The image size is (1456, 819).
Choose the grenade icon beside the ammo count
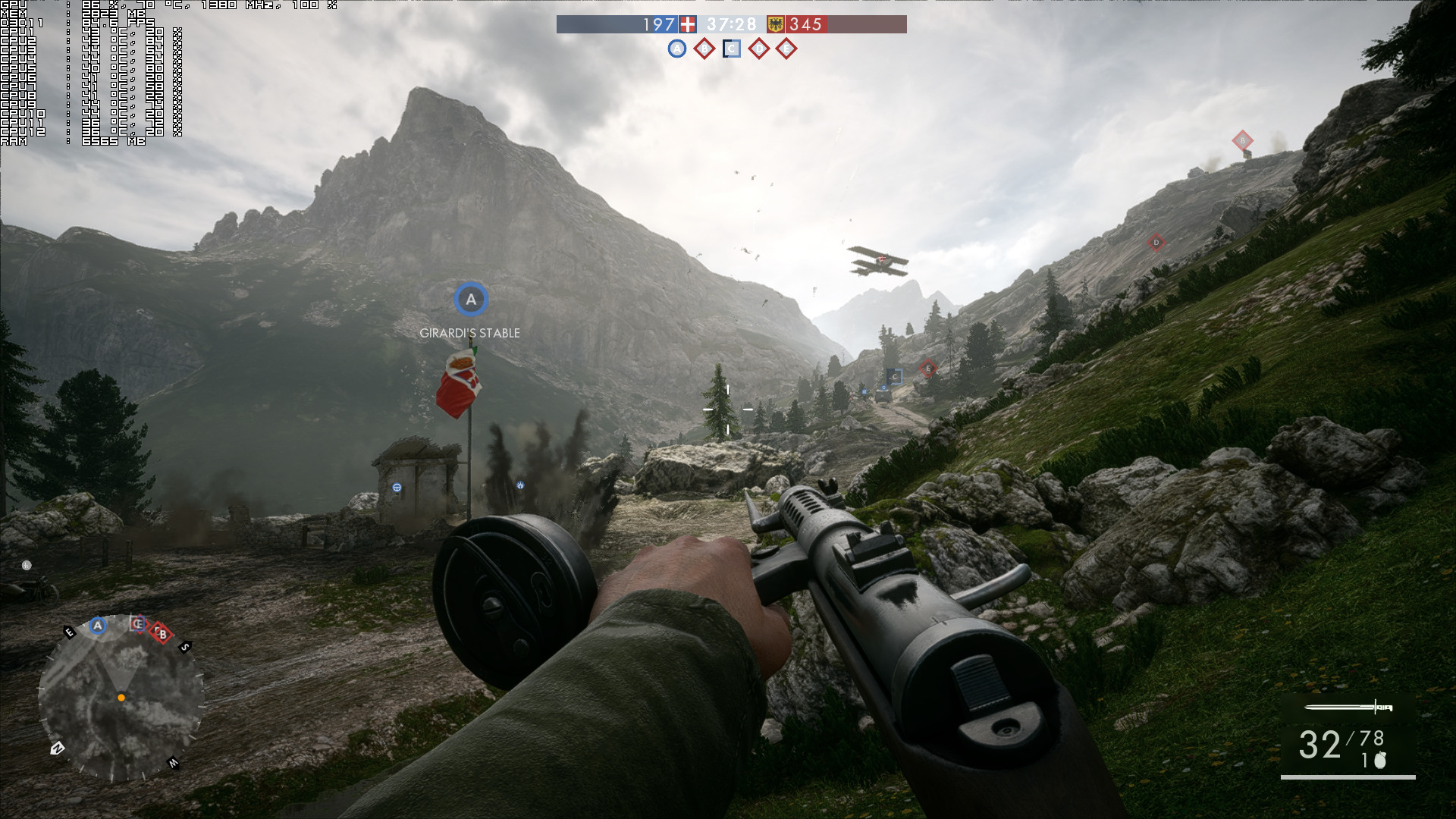point(1380,760)
